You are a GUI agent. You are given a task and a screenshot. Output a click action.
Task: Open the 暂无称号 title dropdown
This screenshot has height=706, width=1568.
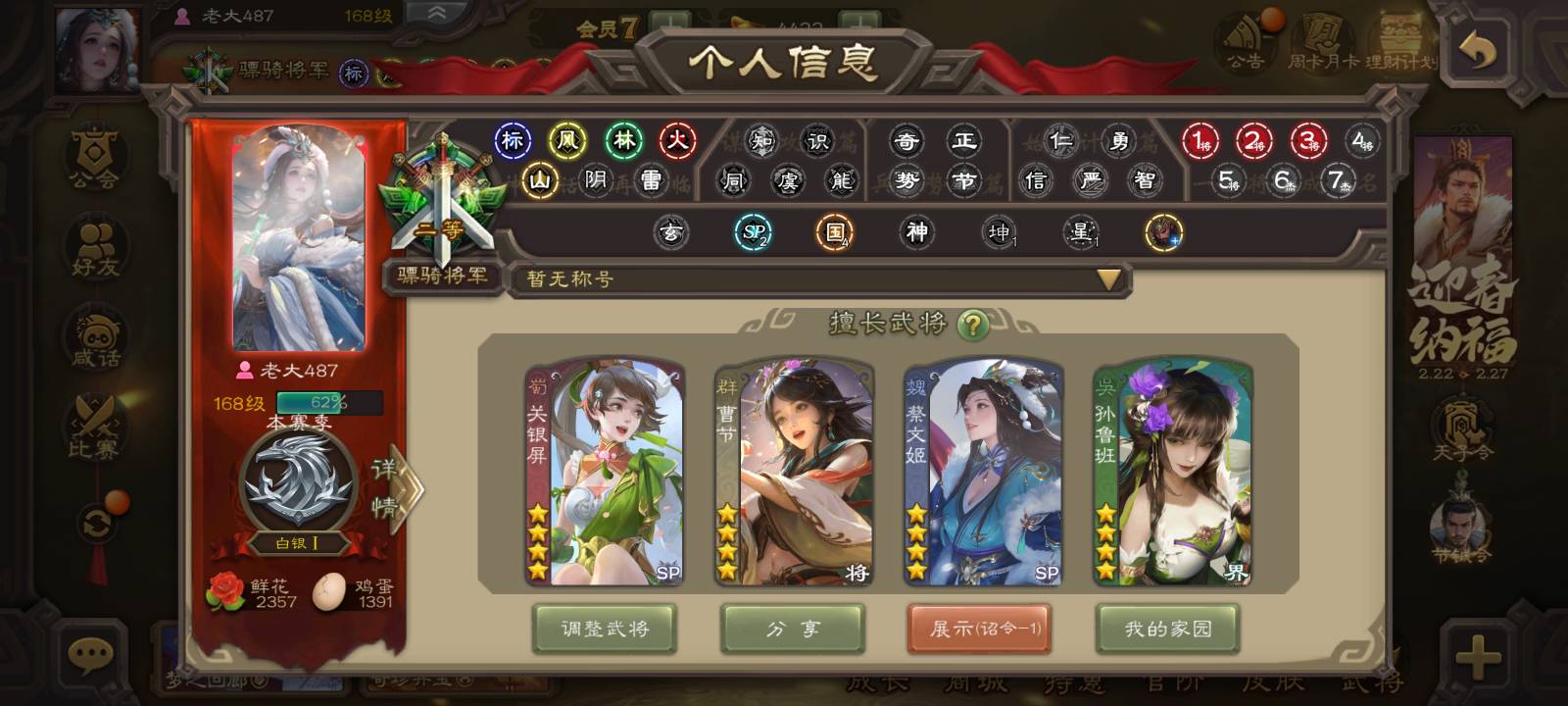point(1108,279)
